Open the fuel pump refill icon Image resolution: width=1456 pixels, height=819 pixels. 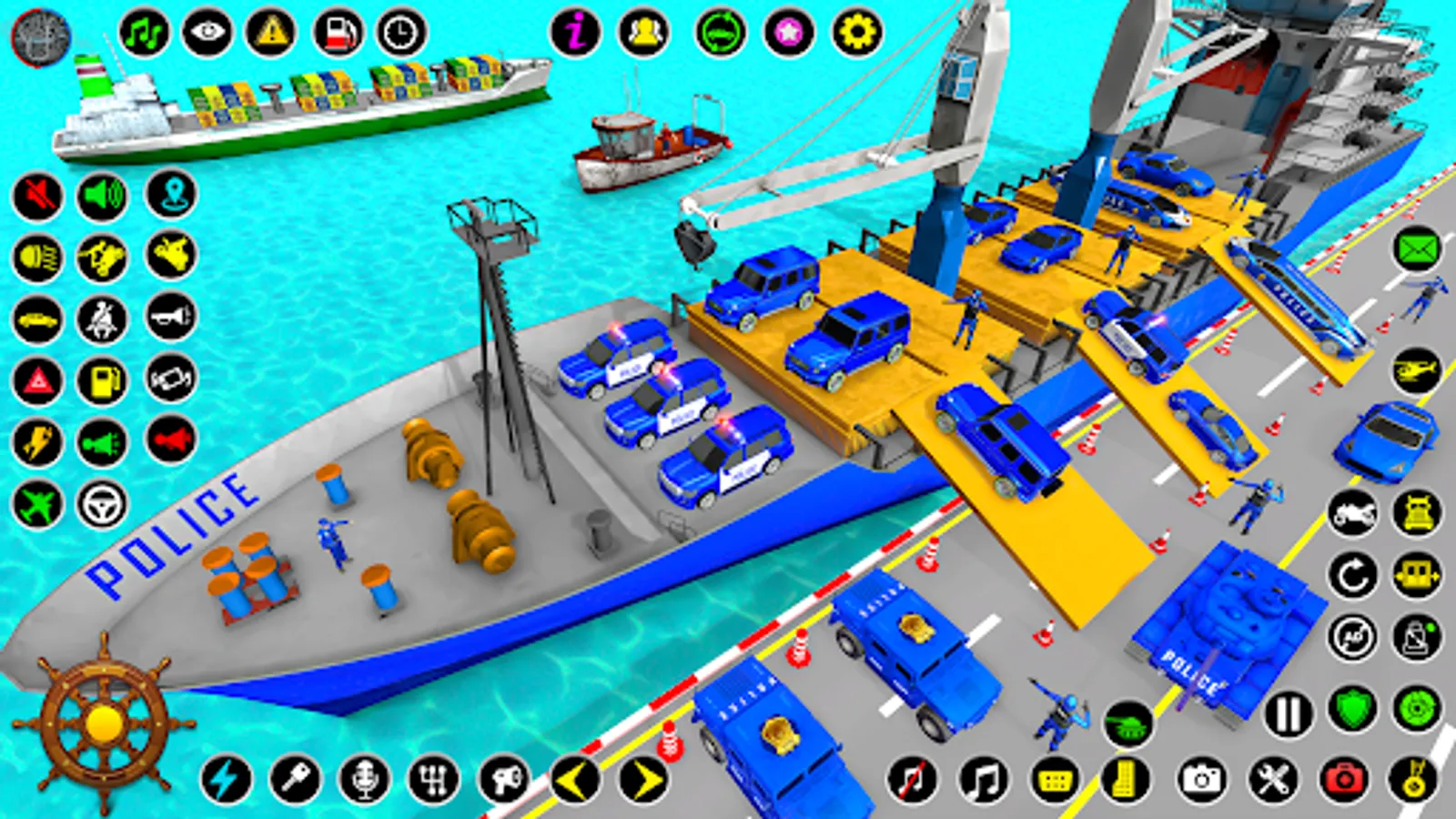pyautogui.click(x=103, y=379)
